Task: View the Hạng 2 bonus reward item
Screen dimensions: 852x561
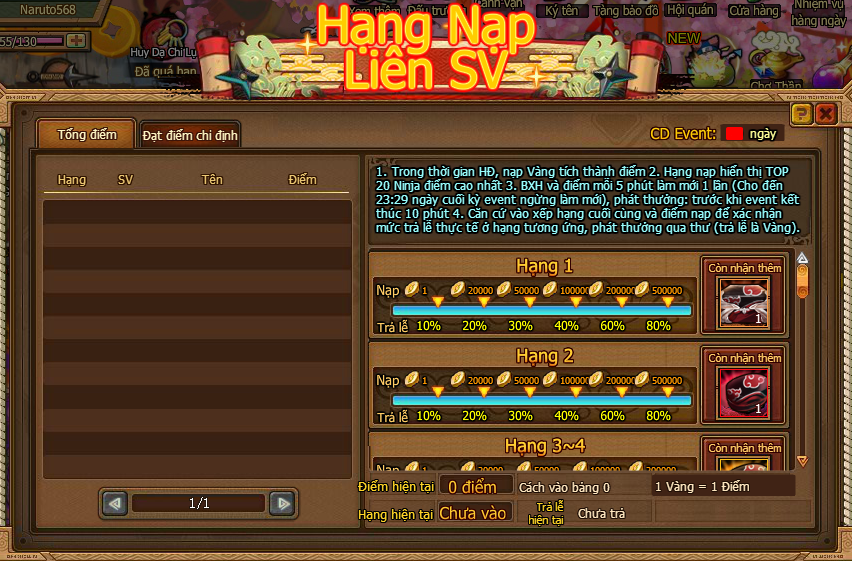Action: click(x=744, y=392)
